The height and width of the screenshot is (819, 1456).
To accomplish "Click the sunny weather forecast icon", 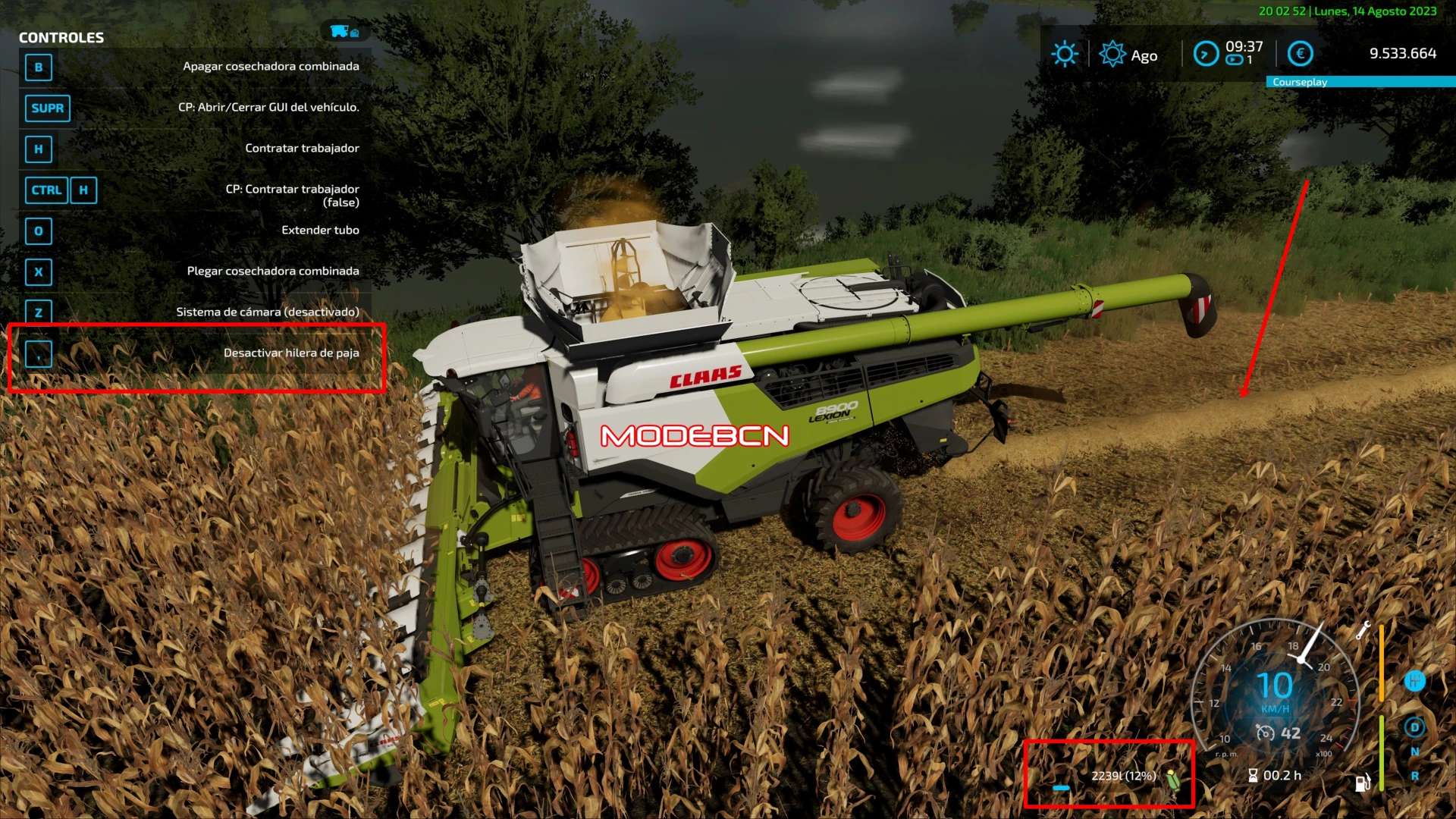I will 1064,54.
